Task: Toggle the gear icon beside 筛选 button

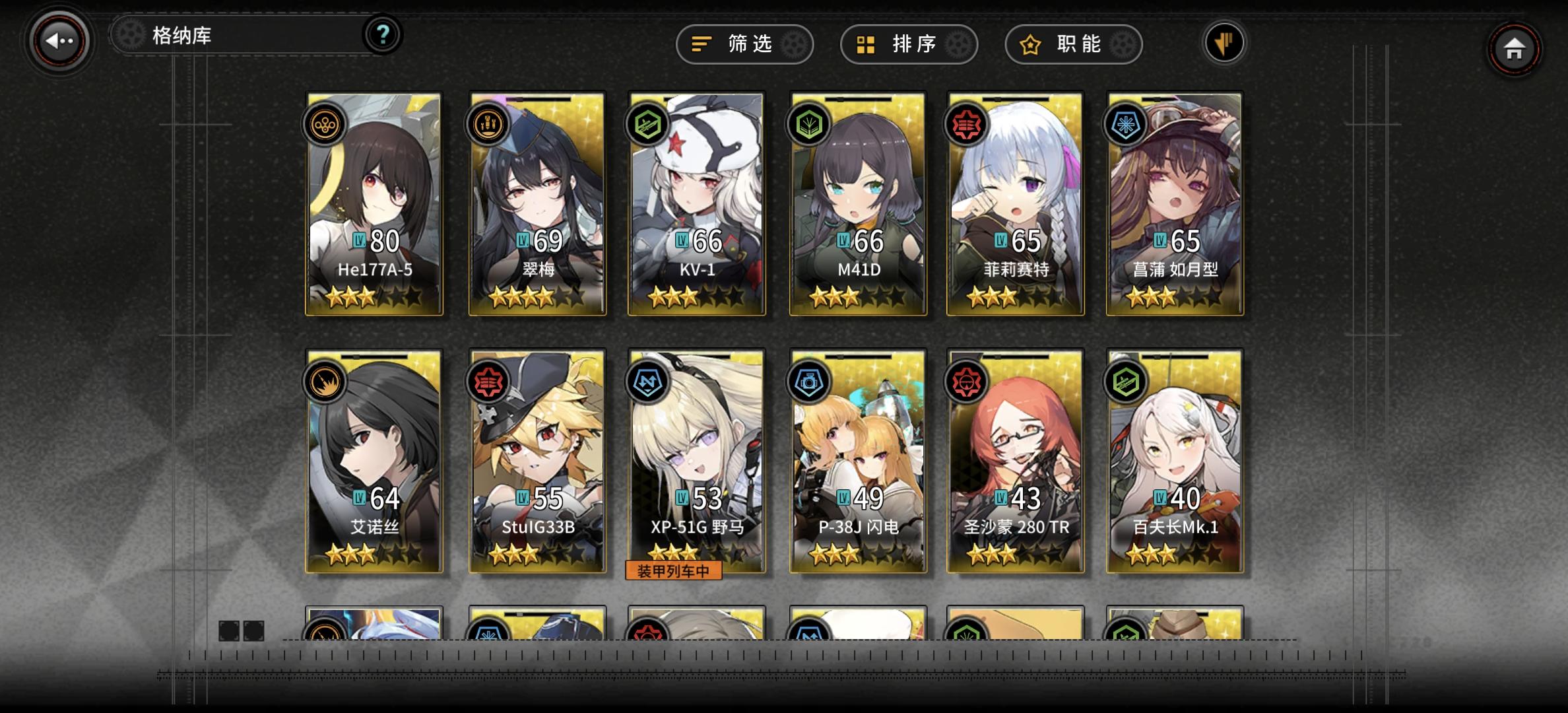Action: pyautogui.click(x=796, y=44)
